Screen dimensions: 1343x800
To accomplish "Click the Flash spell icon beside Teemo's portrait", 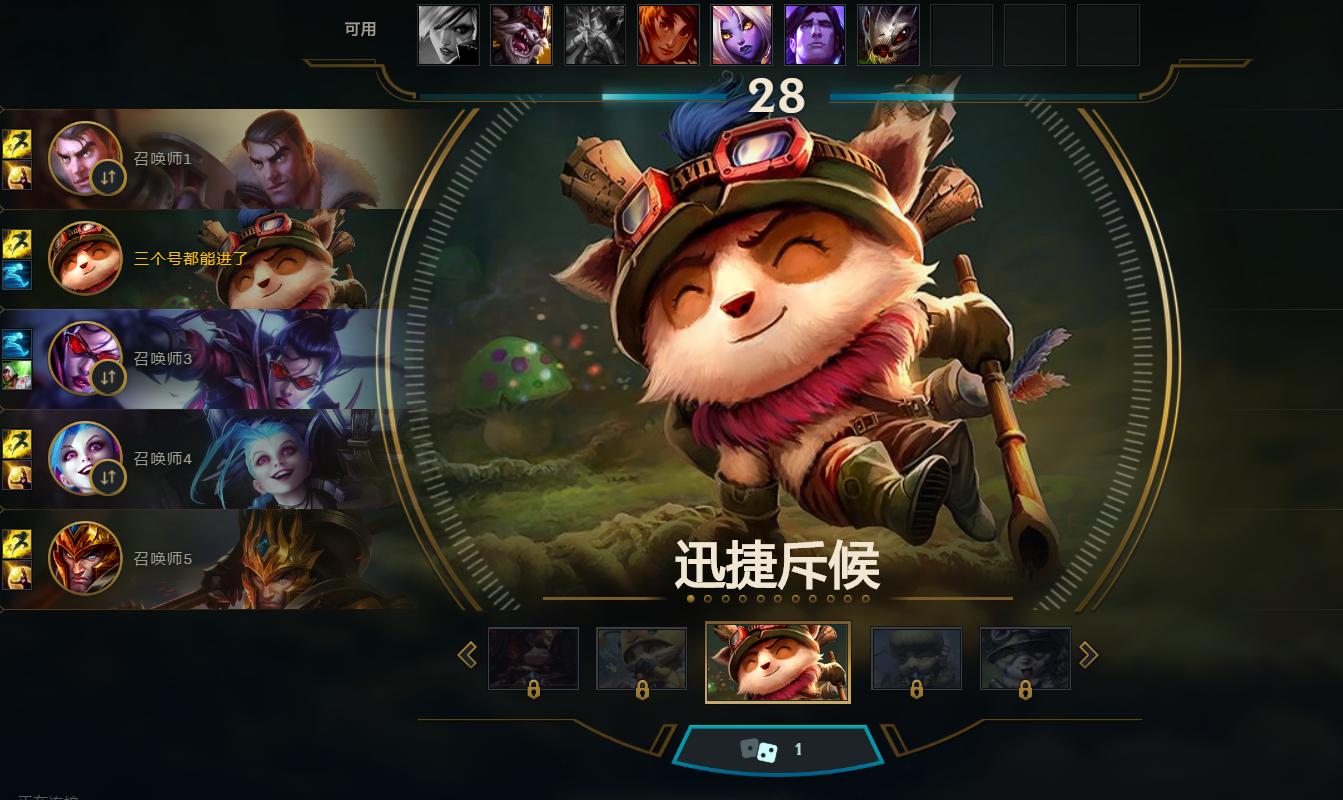I will click(17, 241).
